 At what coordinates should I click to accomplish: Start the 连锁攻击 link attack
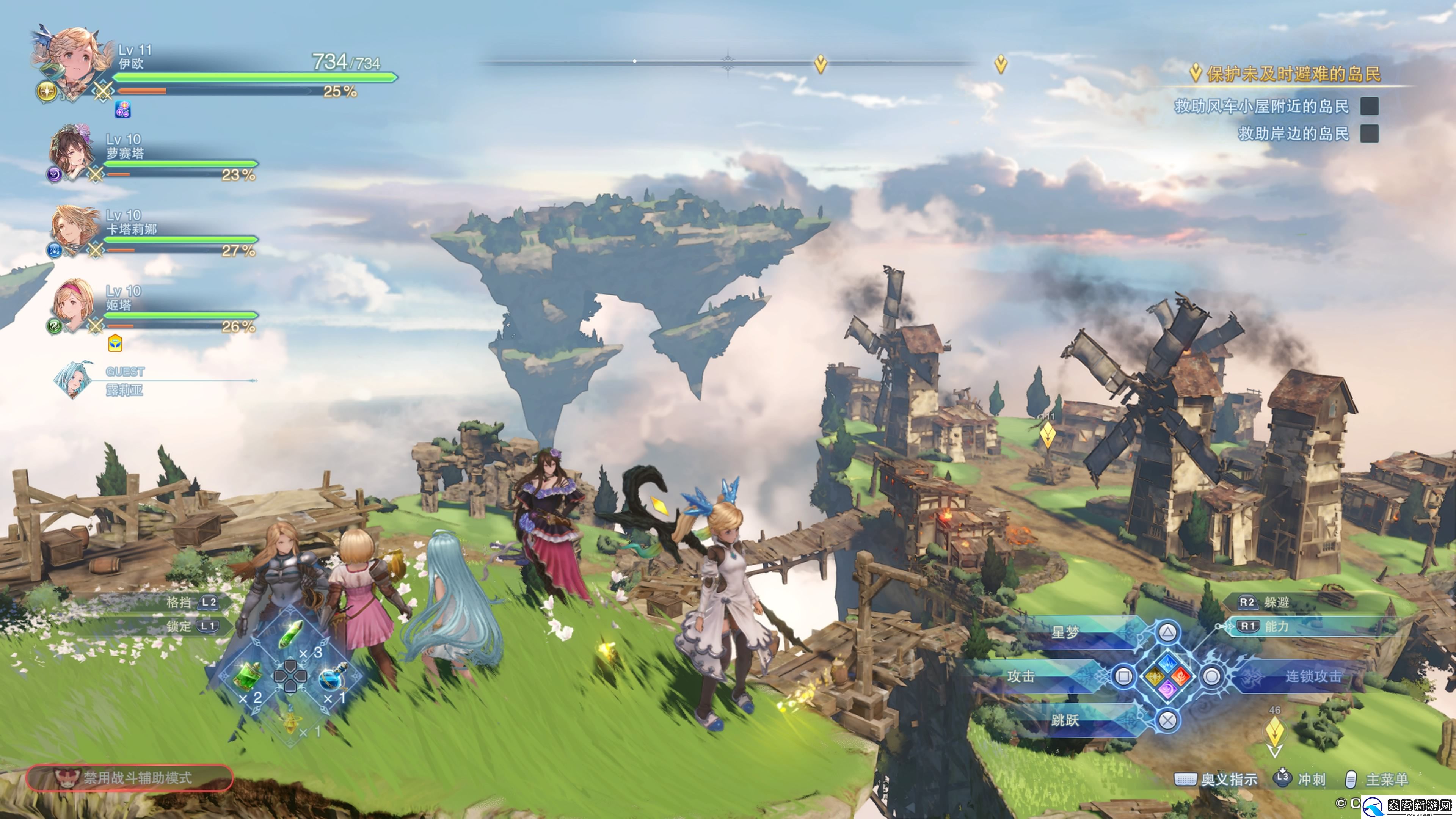tap(1212, 676)
